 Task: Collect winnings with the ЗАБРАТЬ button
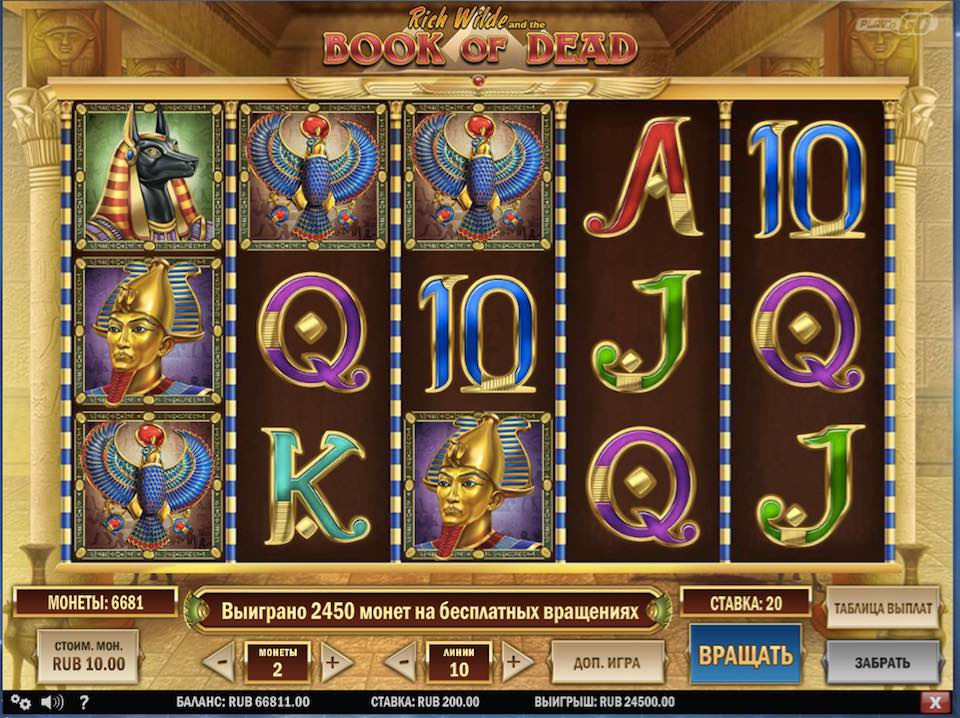coord(882,662)
